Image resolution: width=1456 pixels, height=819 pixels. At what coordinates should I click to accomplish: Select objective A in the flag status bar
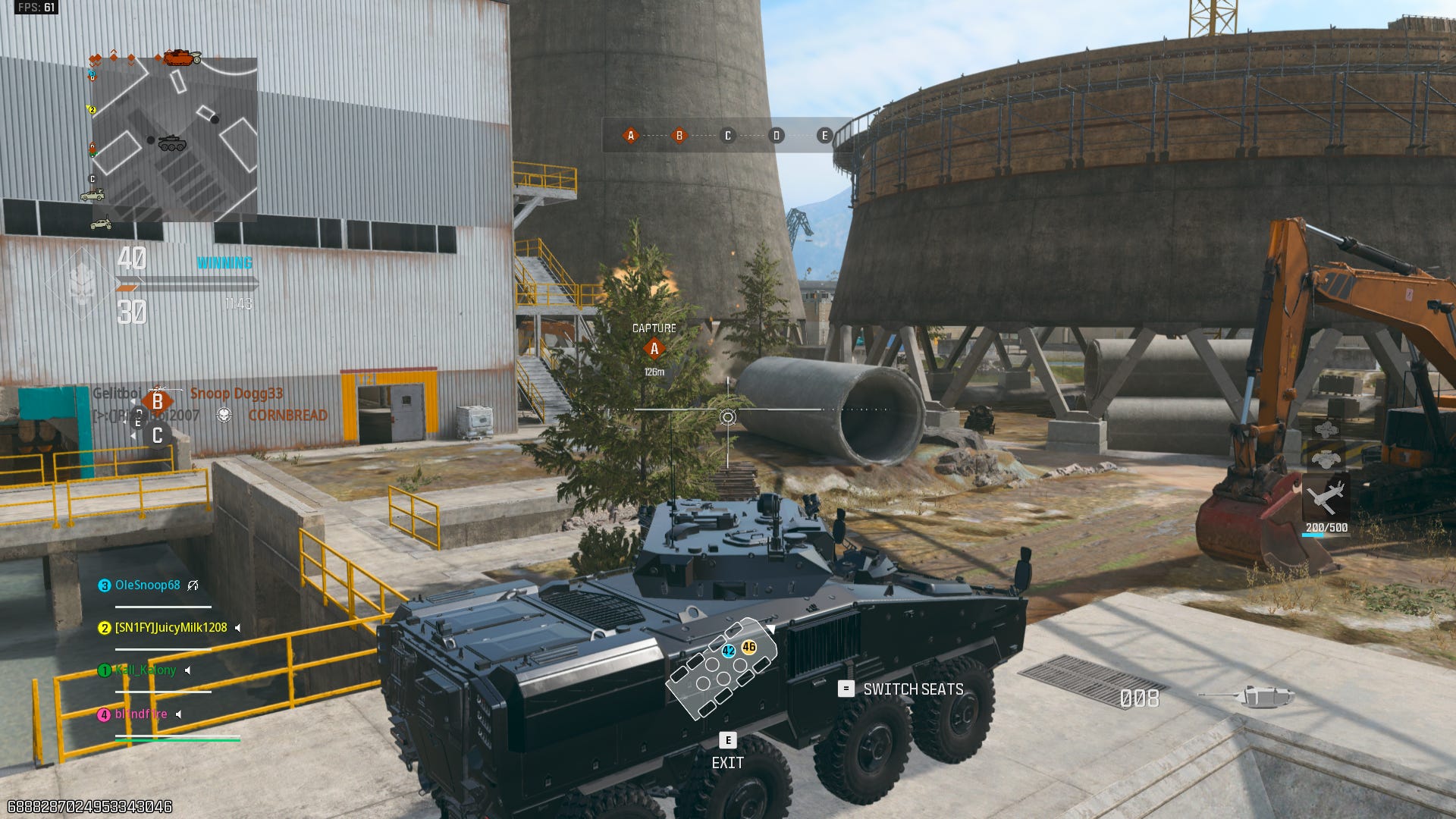[630, 136]
